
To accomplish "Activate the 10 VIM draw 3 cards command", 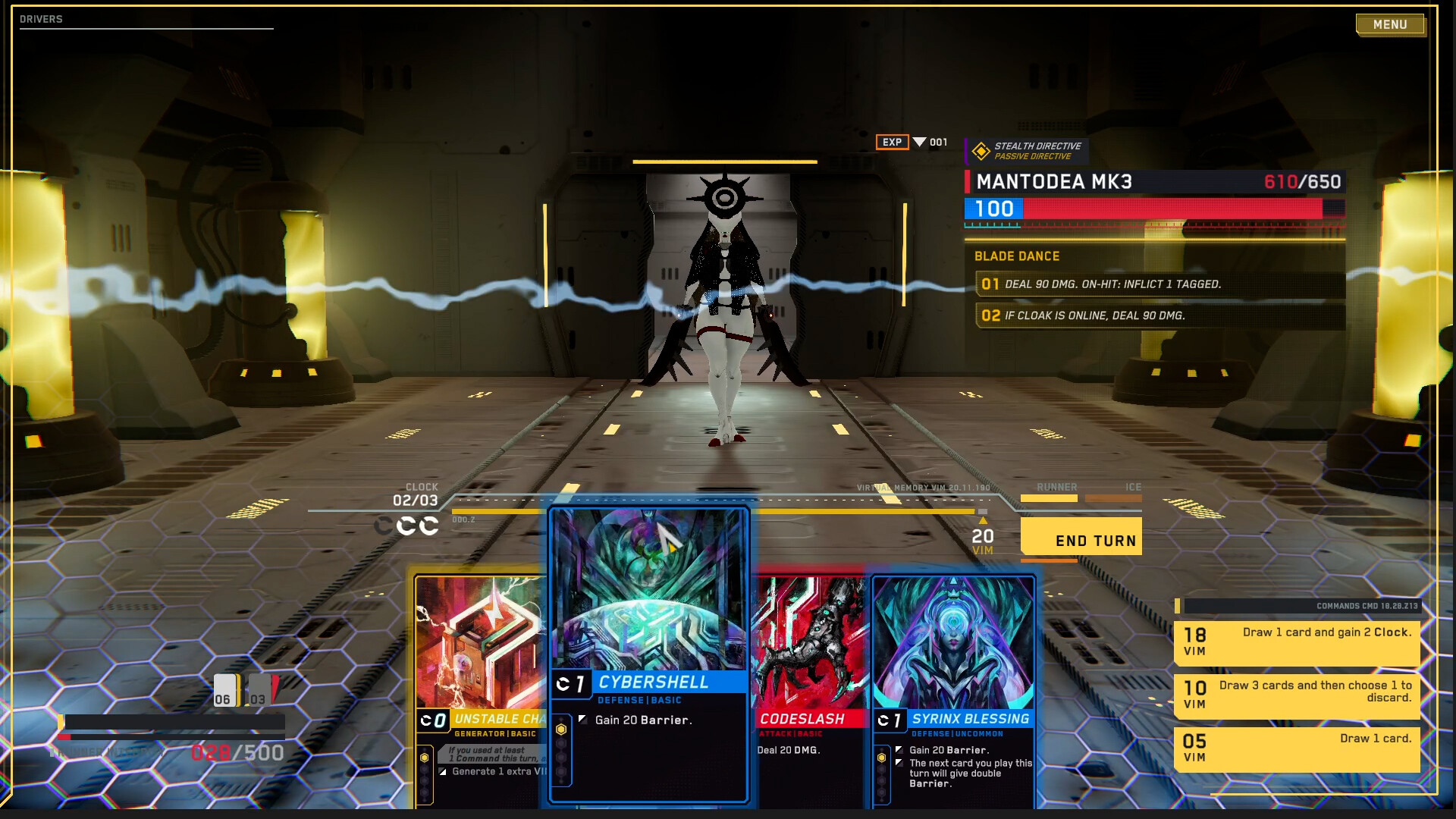I will coord(1297,695).
